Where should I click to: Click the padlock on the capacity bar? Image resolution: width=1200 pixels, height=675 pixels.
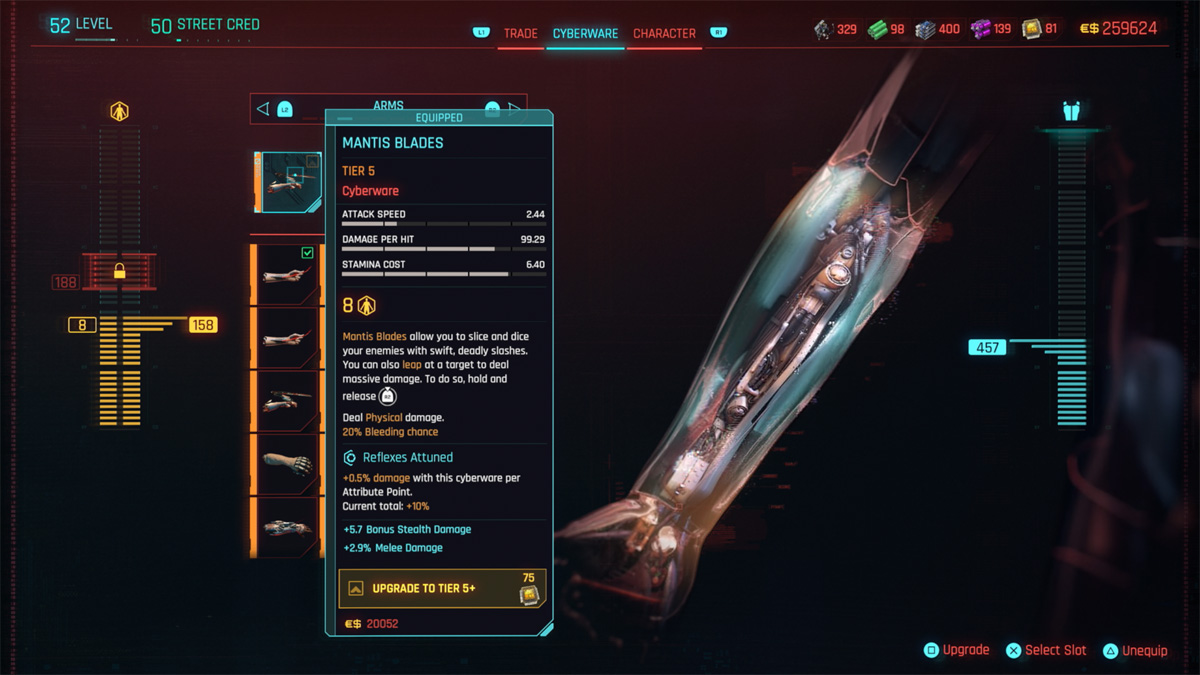119,270
